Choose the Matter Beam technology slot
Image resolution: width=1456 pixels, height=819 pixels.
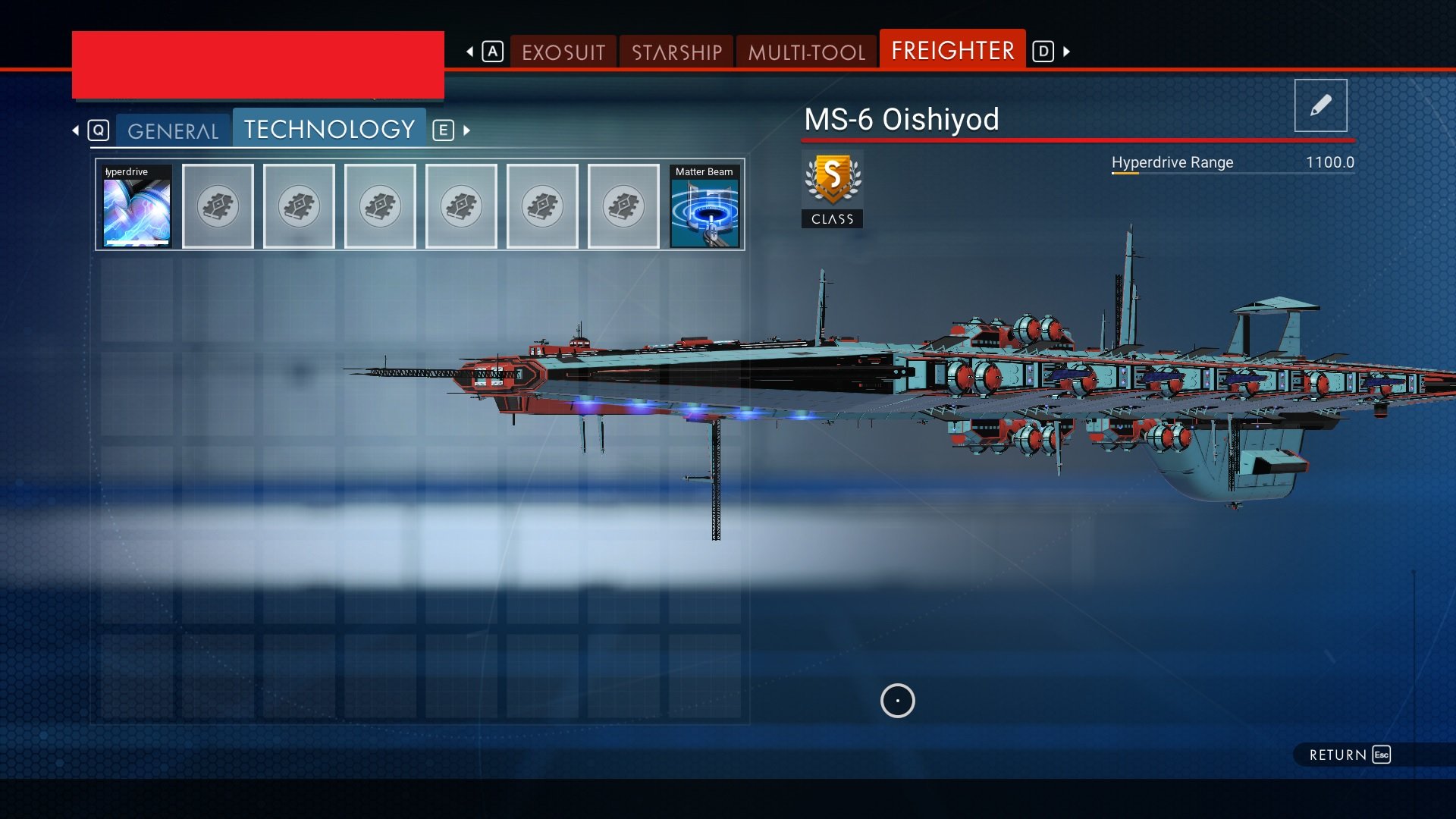(704, 206)
